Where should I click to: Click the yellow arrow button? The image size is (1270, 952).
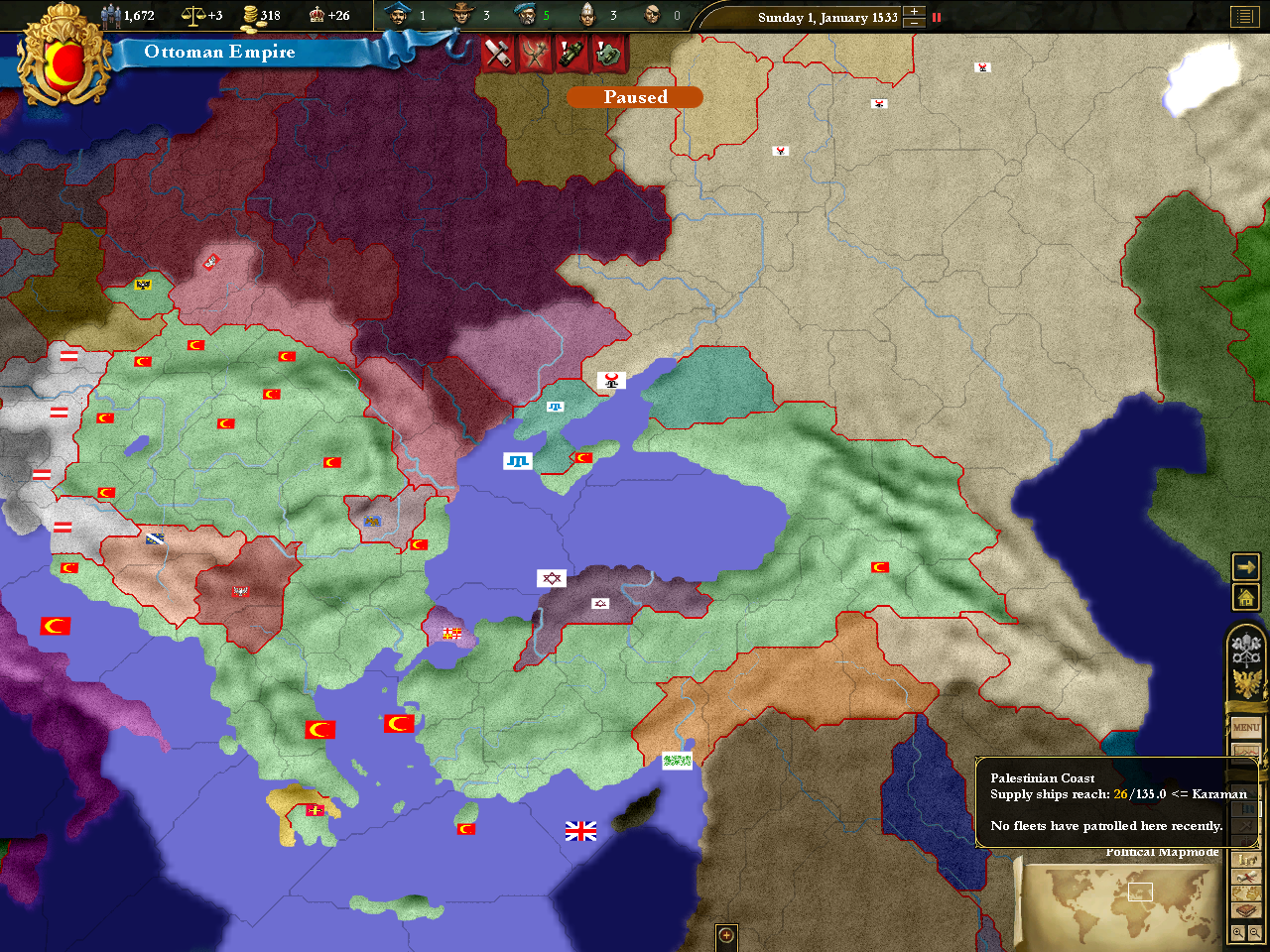(1245, 566)
